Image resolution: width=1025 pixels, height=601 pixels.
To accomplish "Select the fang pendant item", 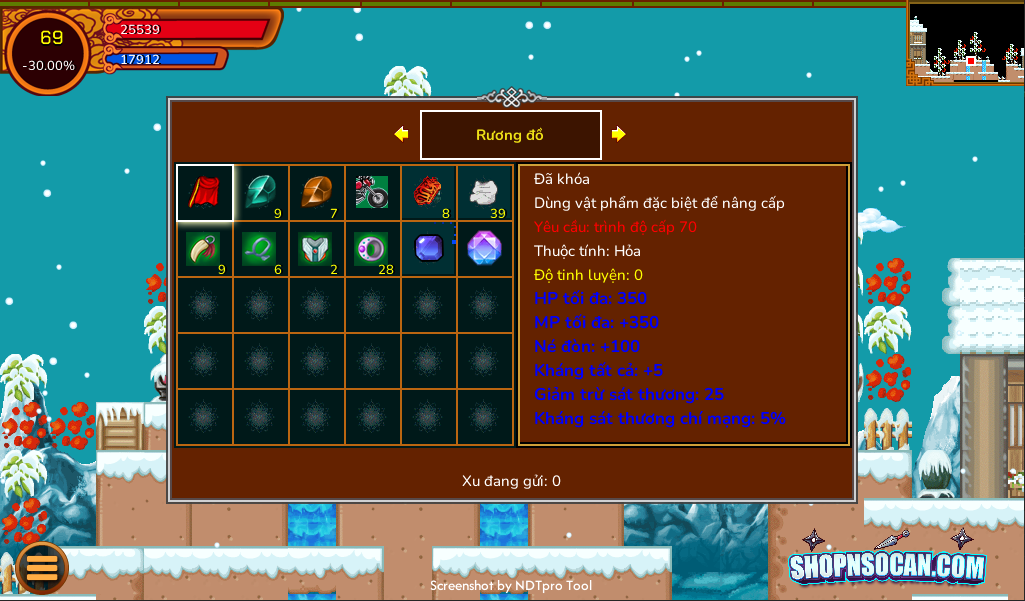I will coord(205,249).
